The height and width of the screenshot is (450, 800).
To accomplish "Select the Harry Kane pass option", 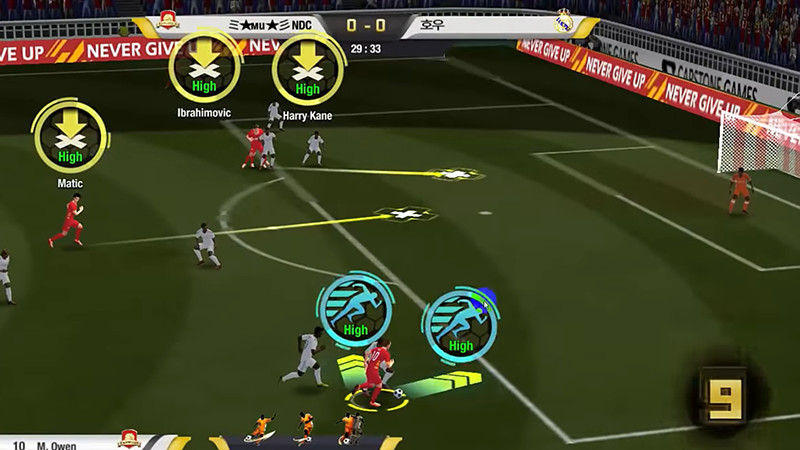I will (307, 69).
